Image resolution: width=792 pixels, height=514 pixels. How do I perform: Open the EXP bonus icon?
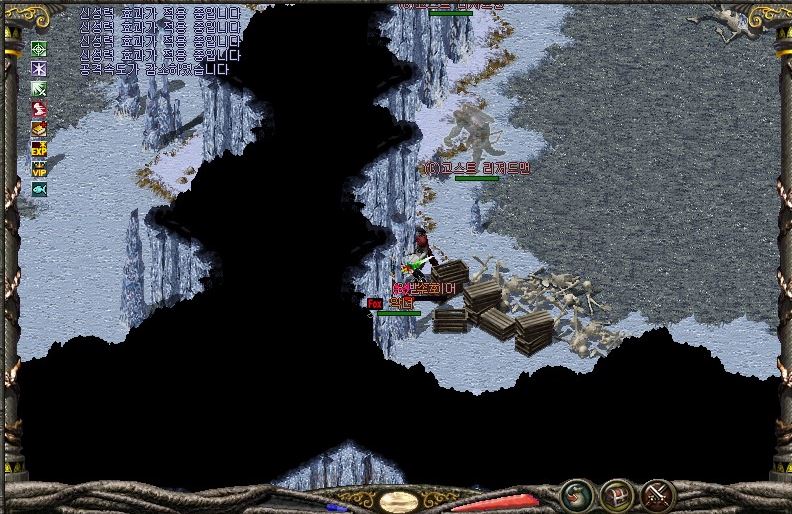(x=39, y=148)
